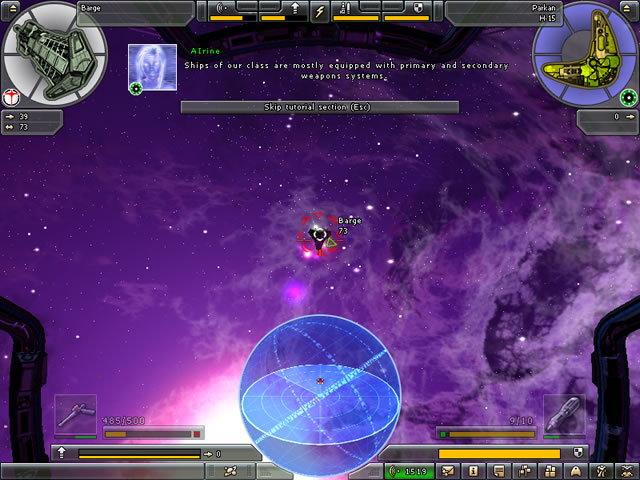Open the Parkan ship status display
Viewport: 640px width, 480px height.
point(585,57)
